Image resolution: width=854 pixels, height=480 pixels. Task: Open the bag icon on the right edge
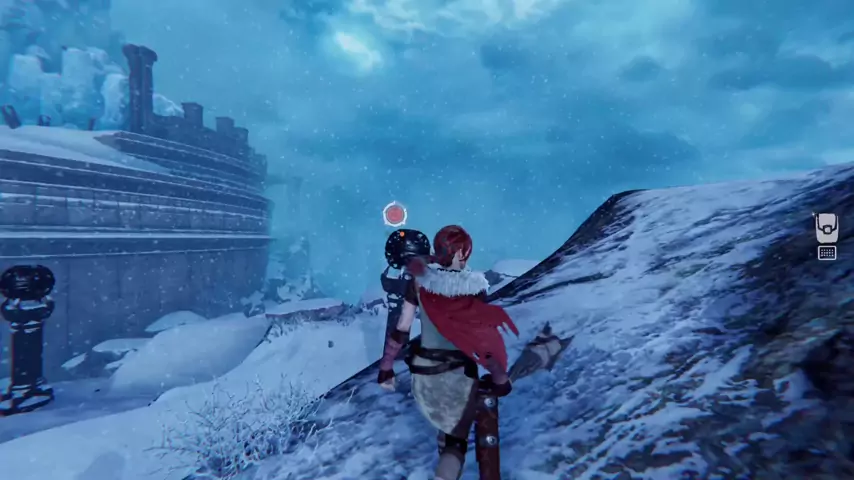826,227
